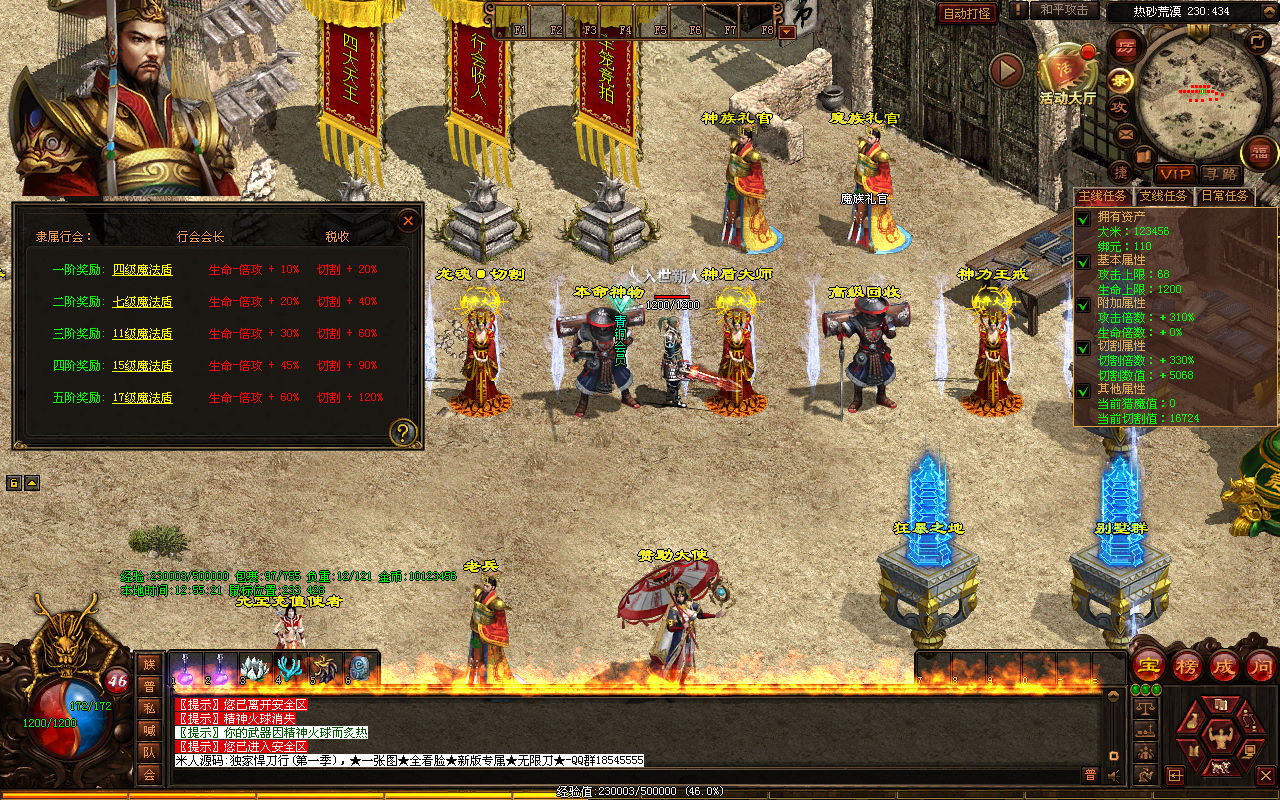Switch to the 支线任务 tab
The width and height of the screenshot is (1280, 800).
1165,196
